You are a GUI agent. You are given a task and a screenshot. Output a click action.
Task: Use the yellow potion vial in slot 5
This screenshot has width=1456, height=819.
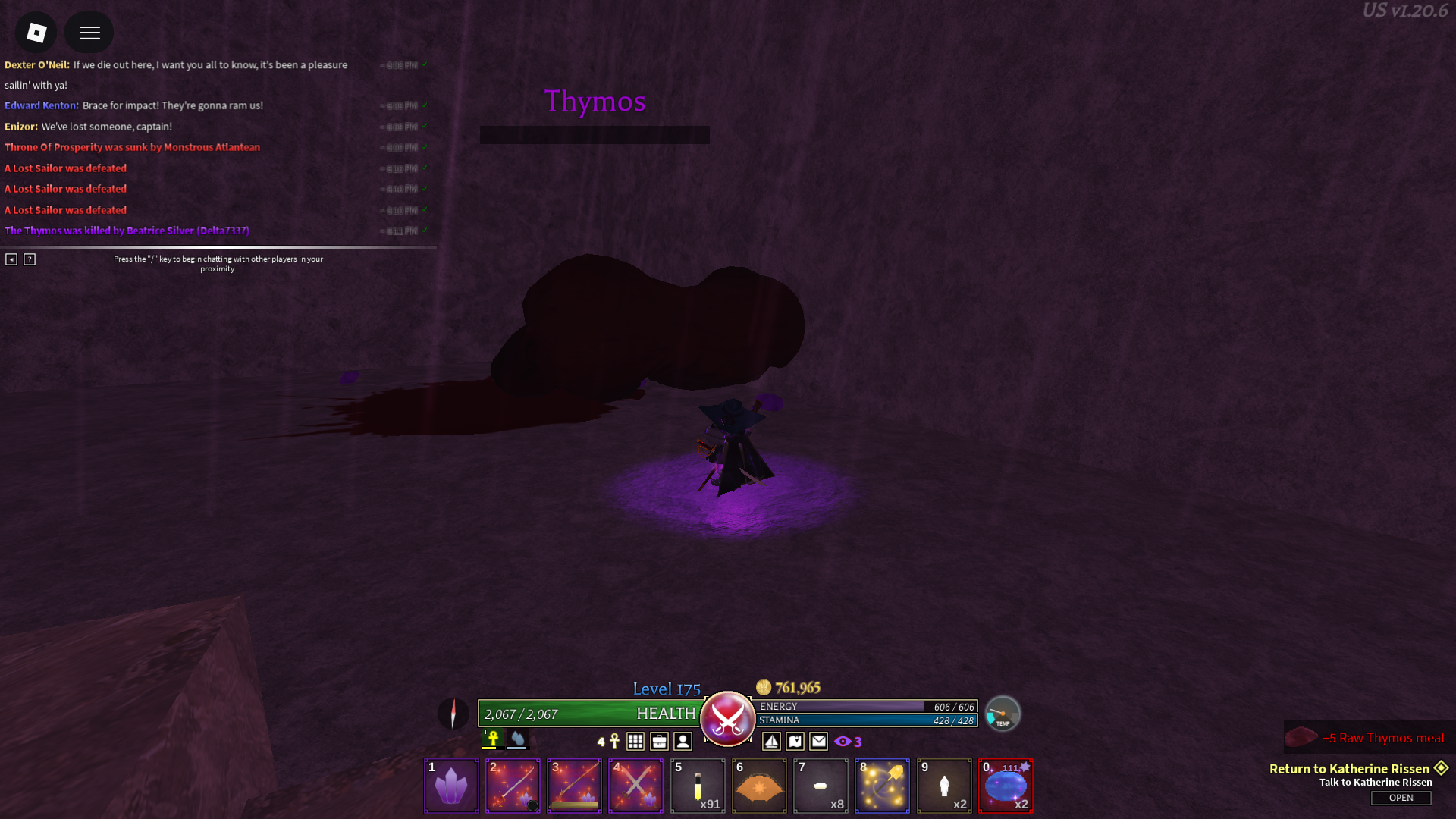(x=698, y=786)
